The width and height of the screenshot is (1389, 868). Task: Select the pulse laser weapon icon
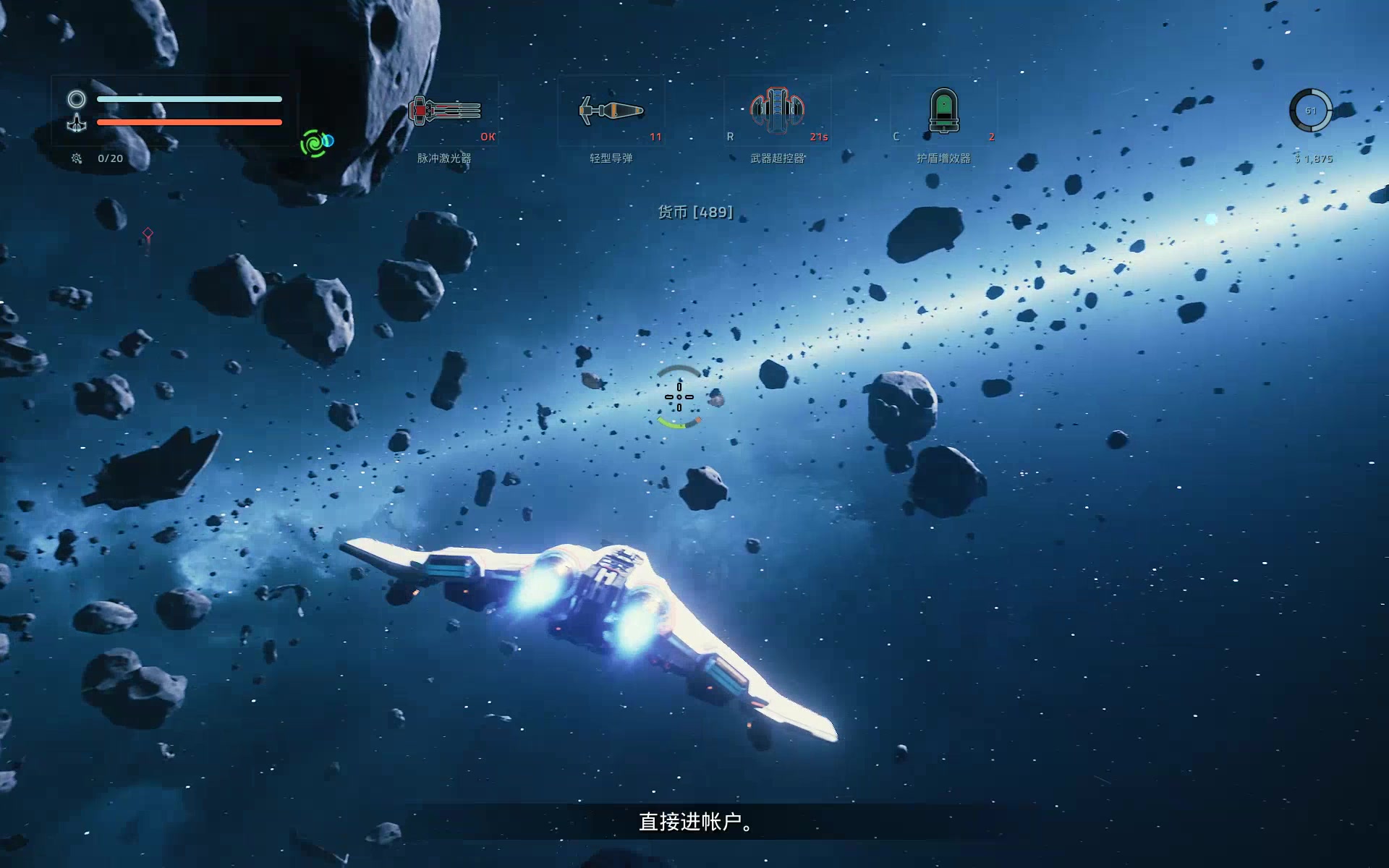445,111
